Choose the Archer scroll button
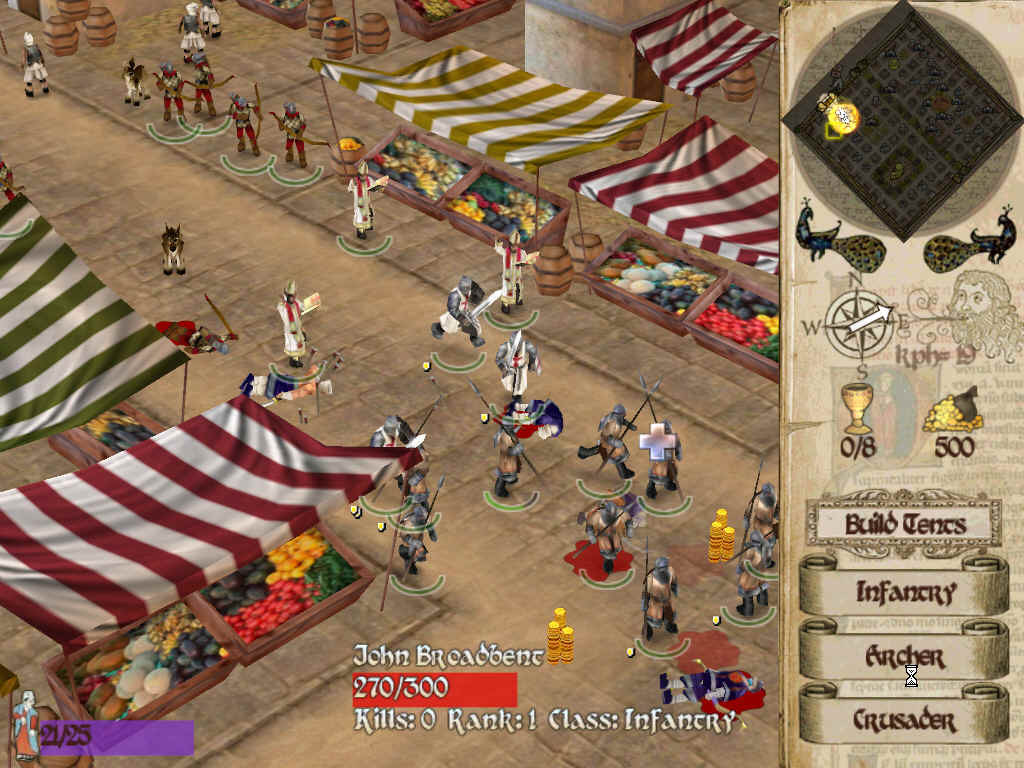 pos(904,656)
